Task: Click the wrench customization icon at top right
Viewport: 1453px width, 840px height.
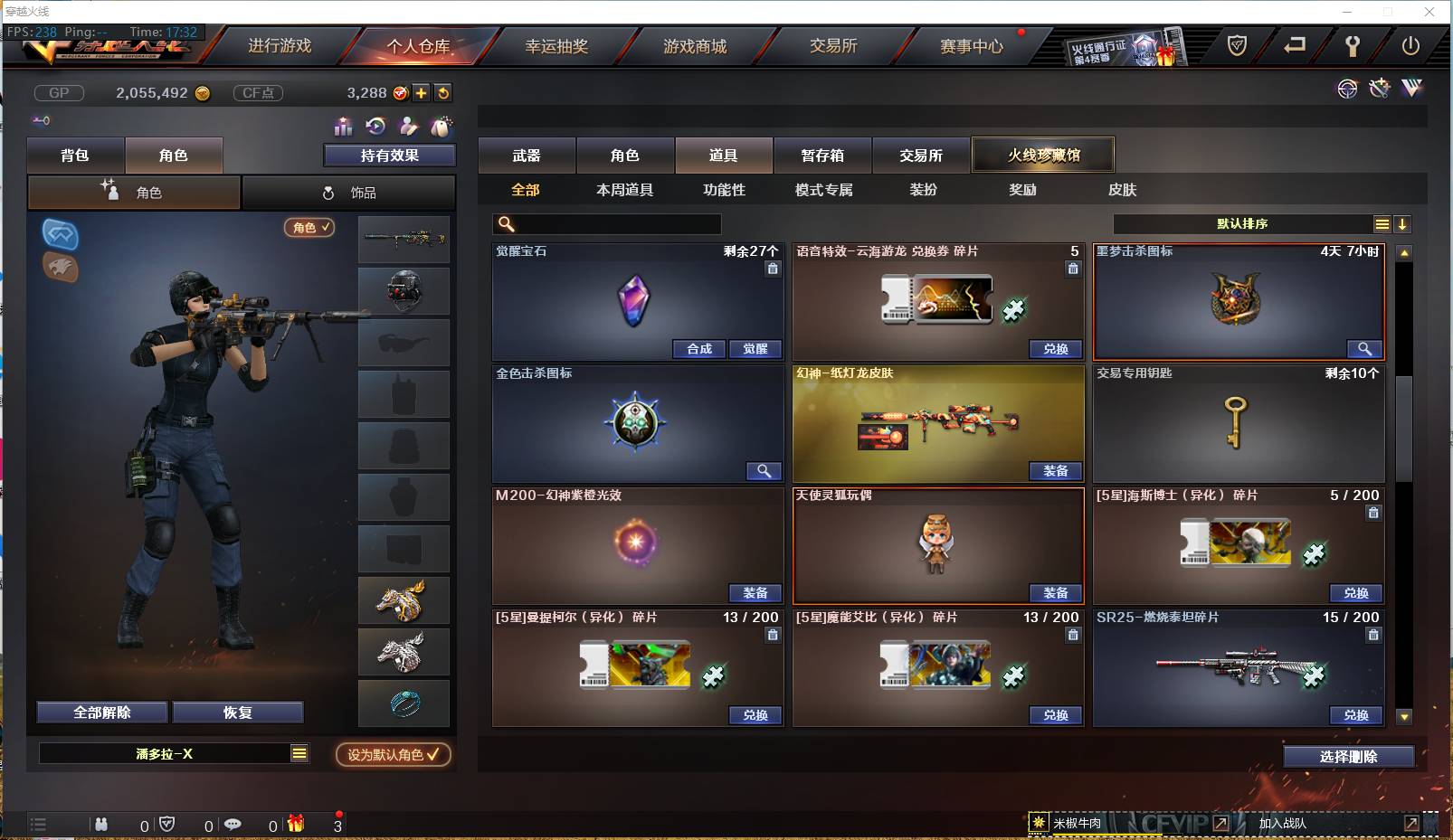Action: (x=1379, y=89)
